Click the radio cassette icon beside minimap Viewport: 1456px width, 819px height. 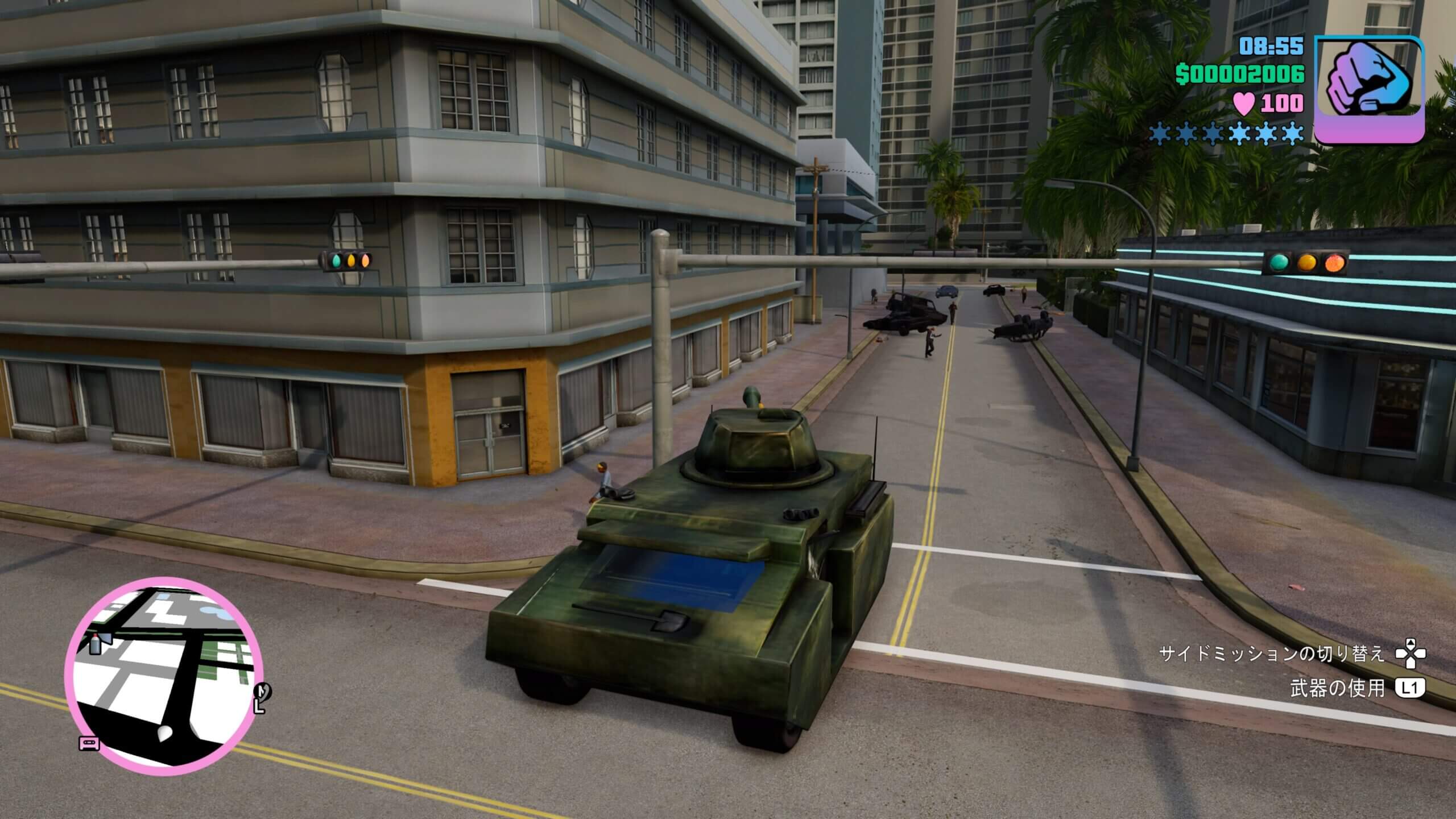89,743
